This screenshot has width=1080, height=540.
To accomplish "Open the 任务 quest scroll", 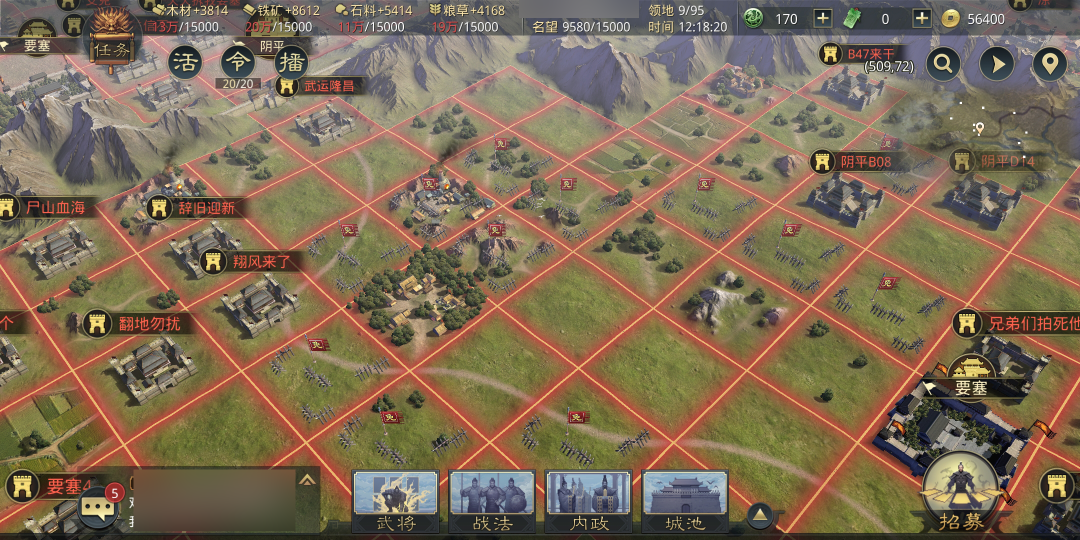I will (111, 45).
